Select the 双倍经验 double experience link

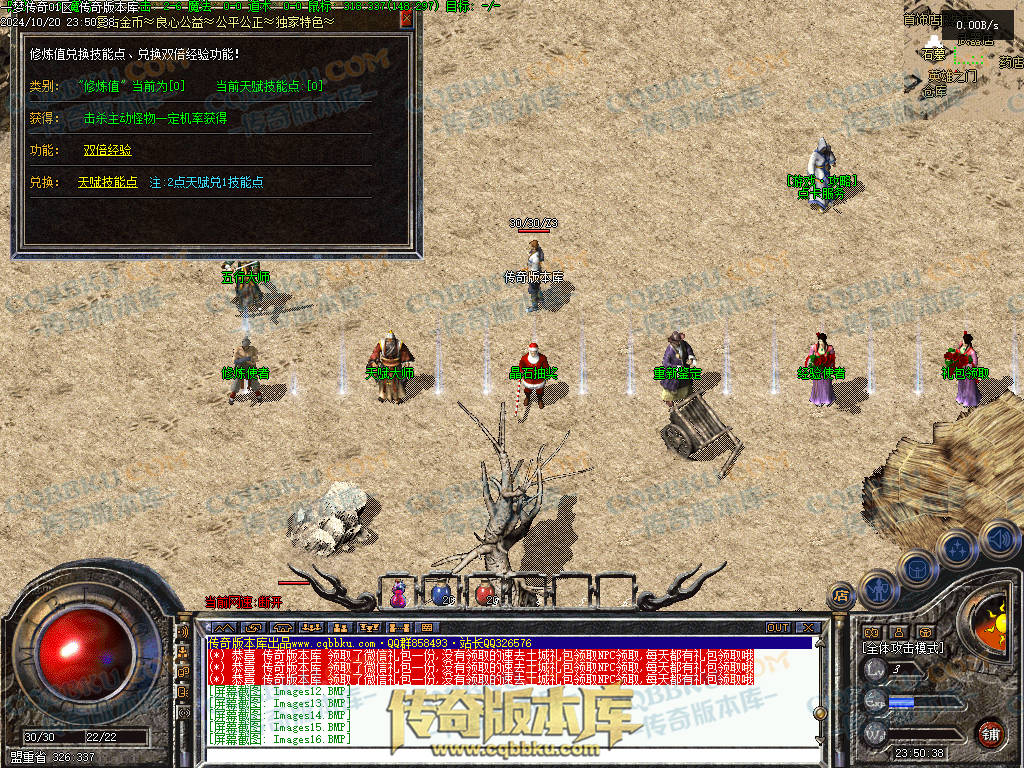coord(107,150)
